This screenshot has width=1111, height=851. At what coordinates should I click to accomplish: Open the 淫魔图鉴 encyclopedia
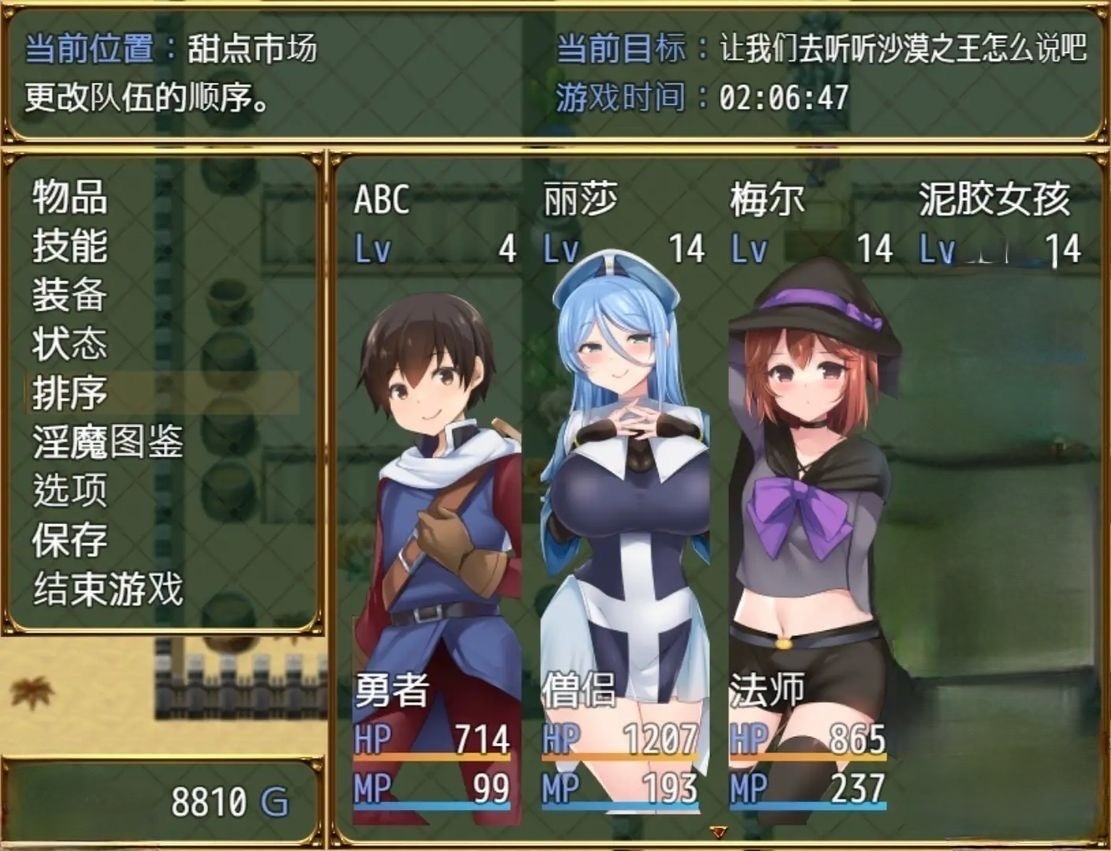tap(108, 442)
